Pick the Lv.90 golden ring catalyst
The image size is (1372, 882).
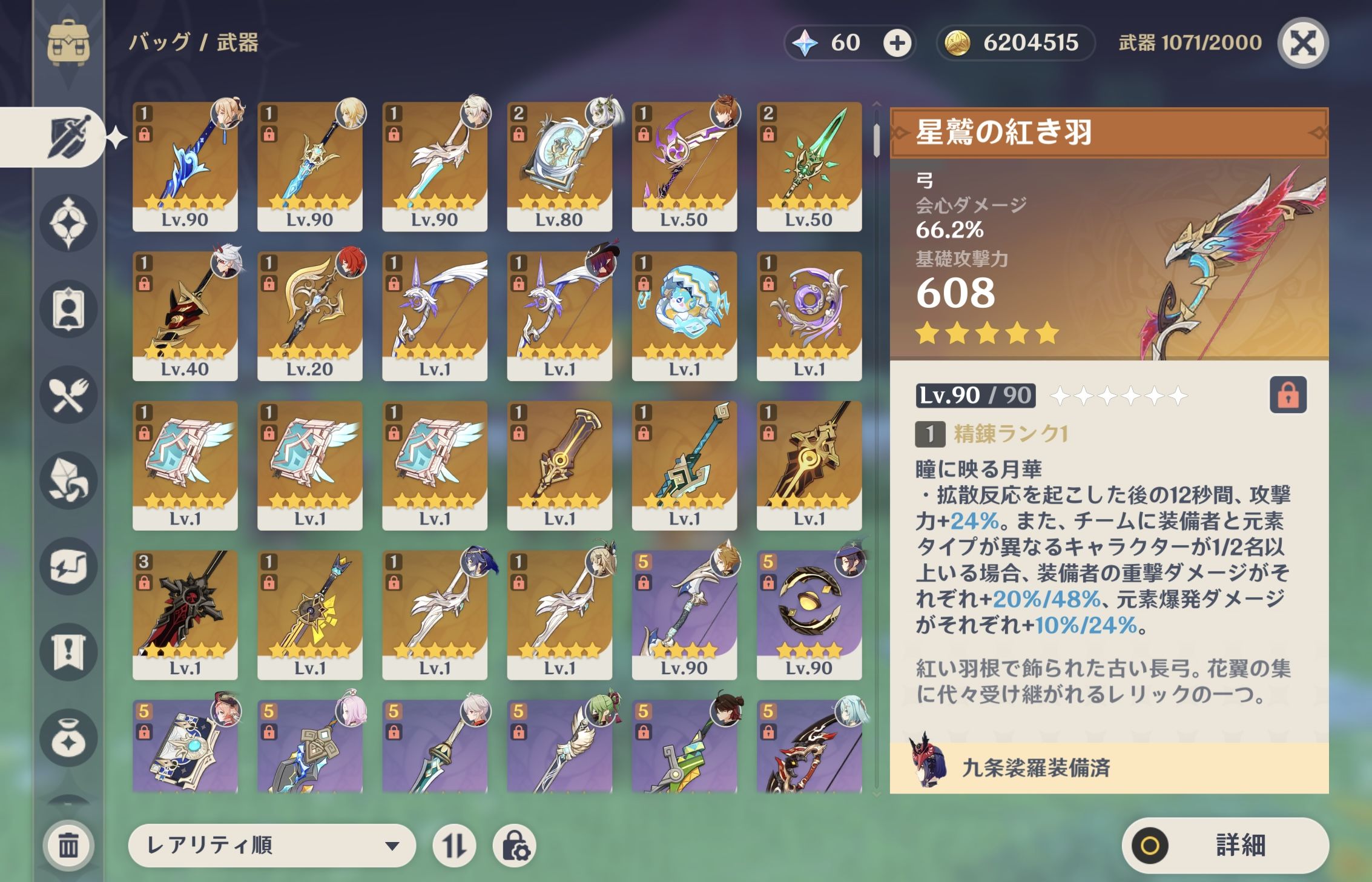809,614
